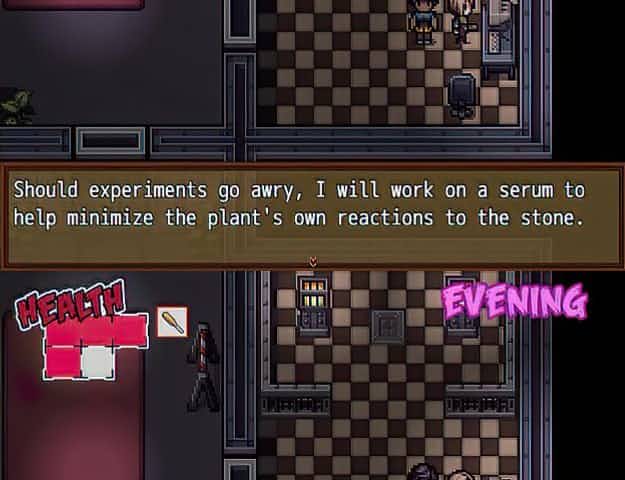This screenshot has width=625, height=480.
Task: Advance dialogue with the small arrow indicator
Action: click(313, 261)
